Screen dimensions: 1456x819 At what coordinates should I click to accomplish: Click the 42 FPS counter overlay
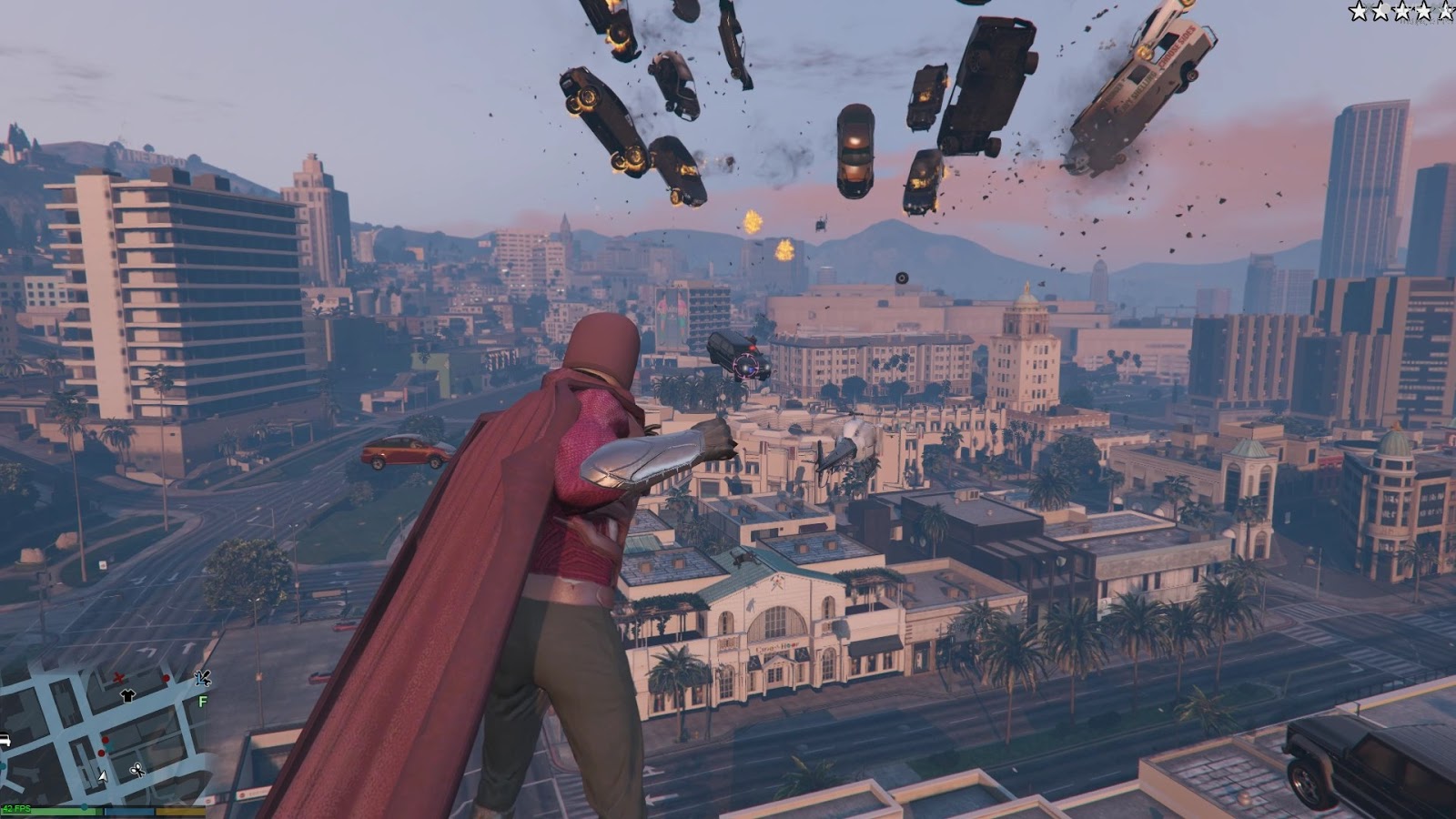[x=17, y=809]
